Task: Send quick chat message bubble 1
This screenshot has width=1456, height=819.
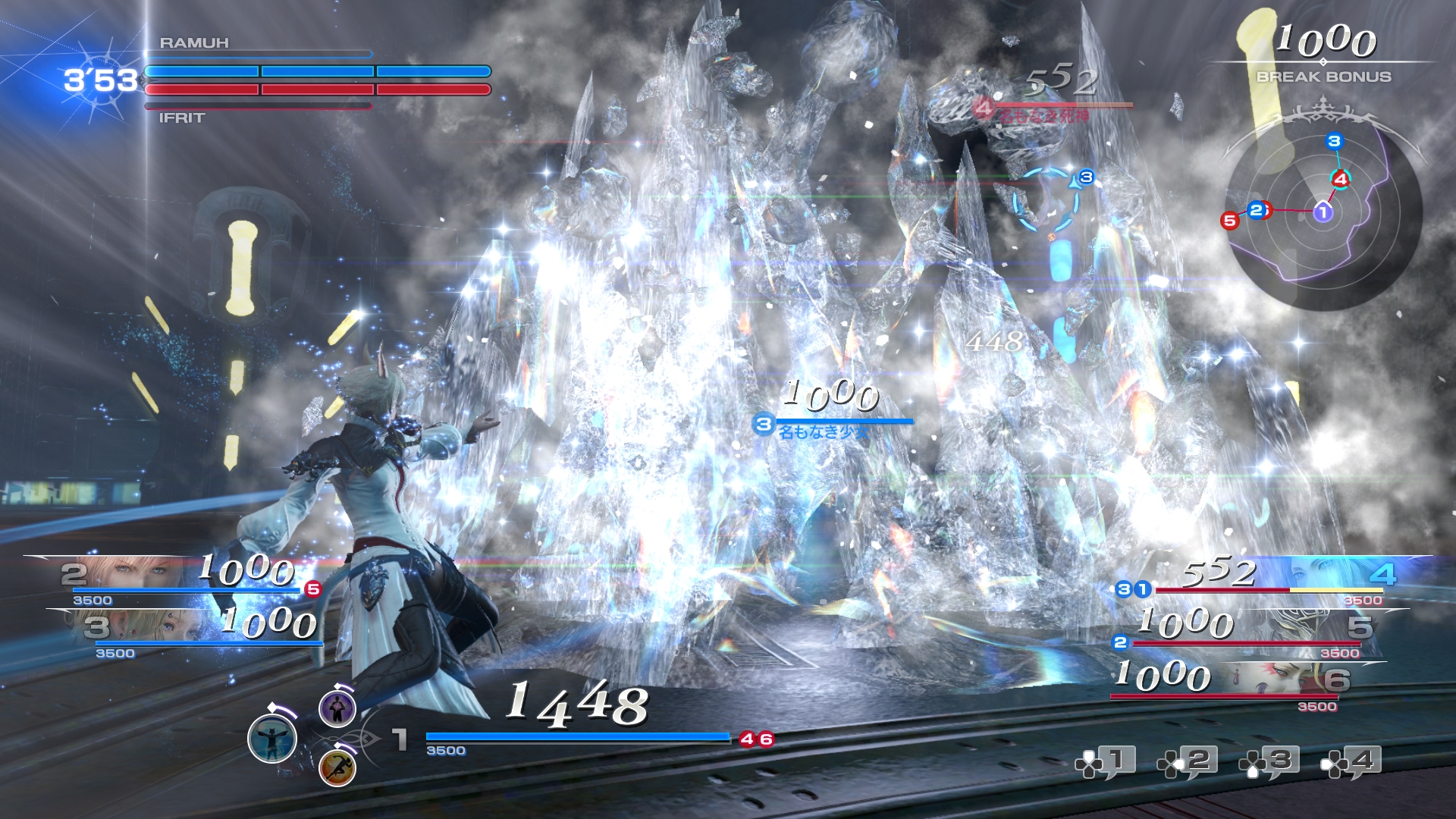Action: 1106,762
